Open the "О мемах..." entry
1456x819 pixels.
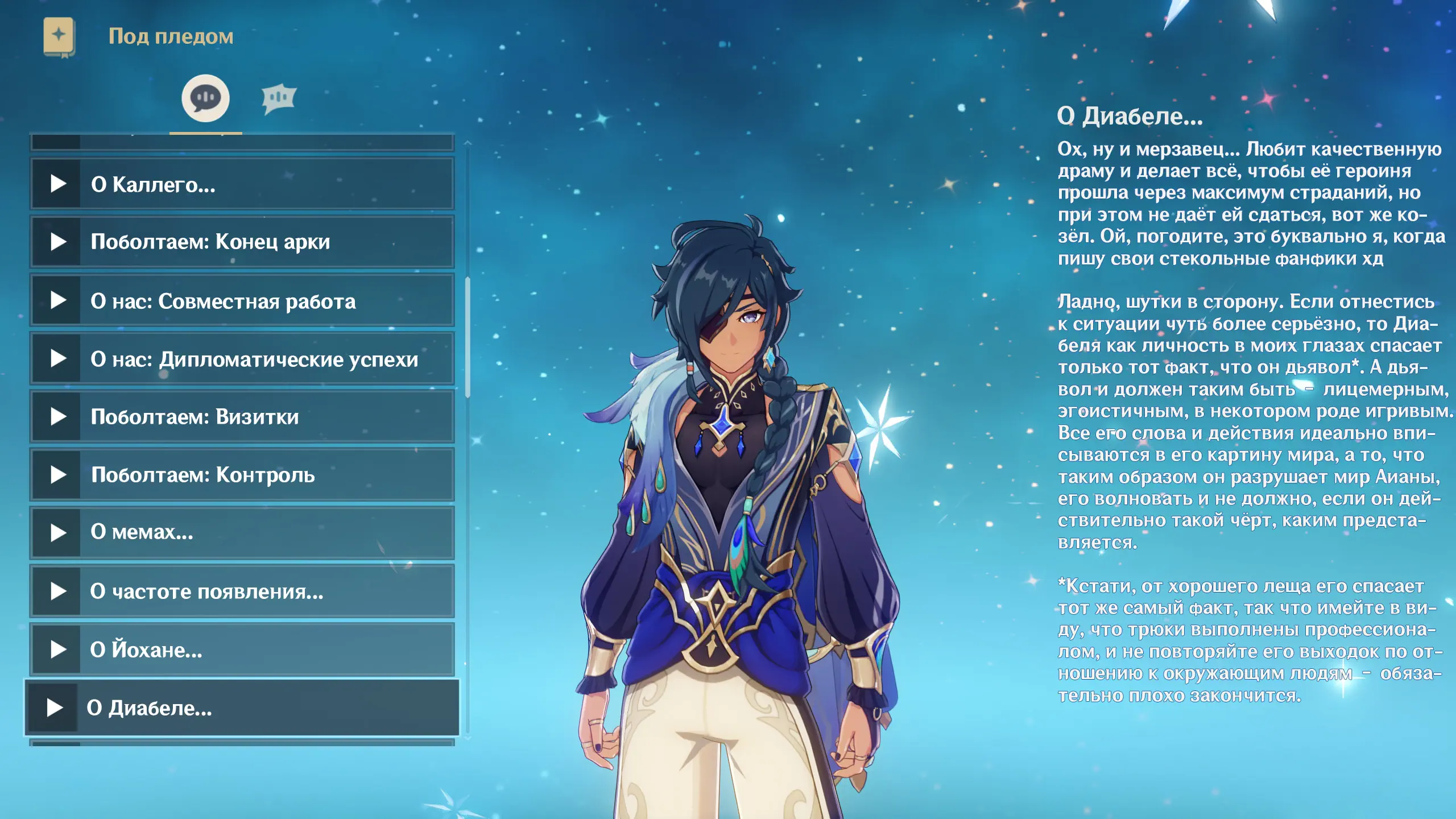[242, 532]
